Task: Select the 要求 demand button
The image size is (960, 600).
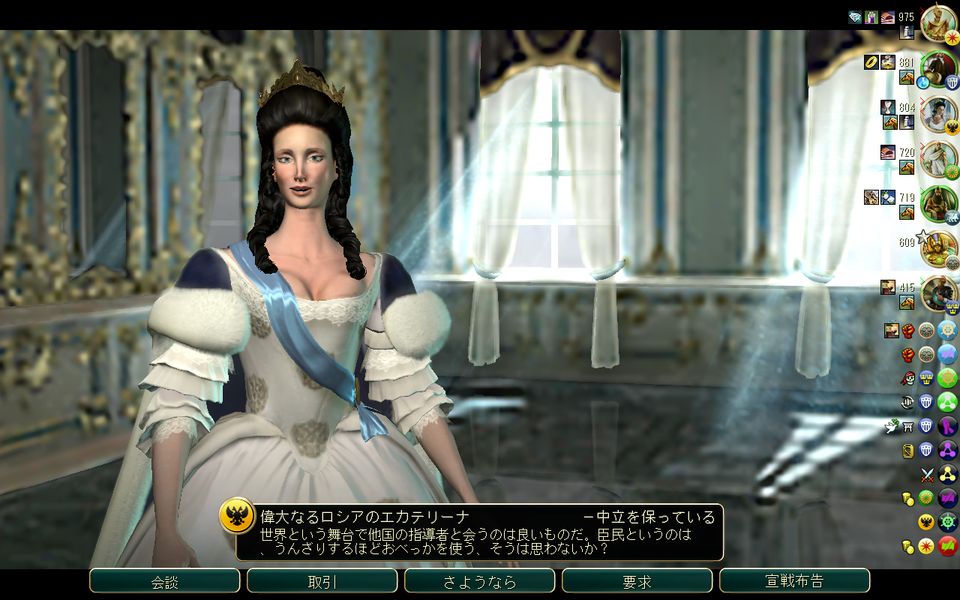Action: pyautogui.click(x=637, y=581)
